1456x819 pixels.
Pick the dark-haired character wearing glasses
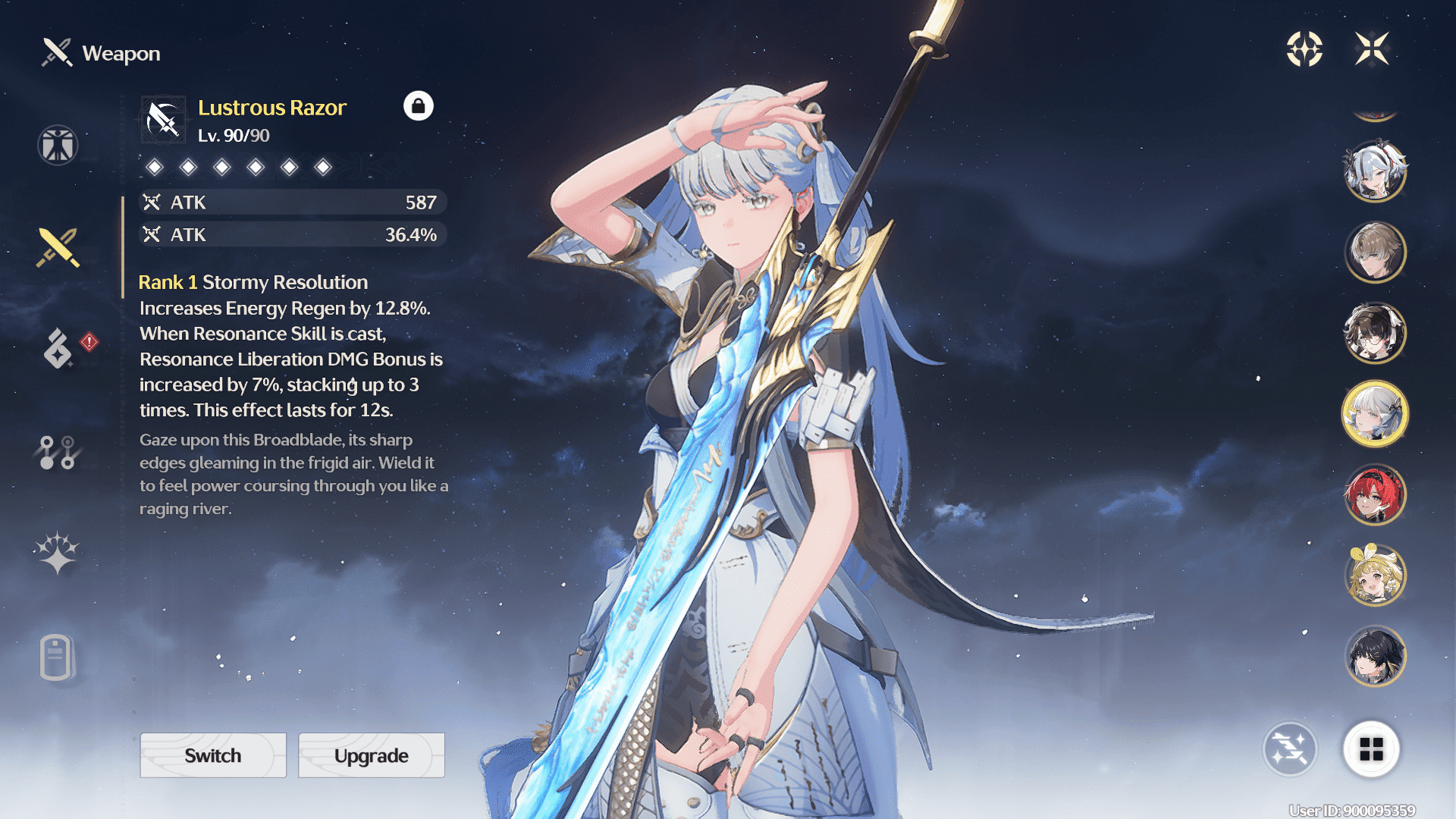[1375, 333]
